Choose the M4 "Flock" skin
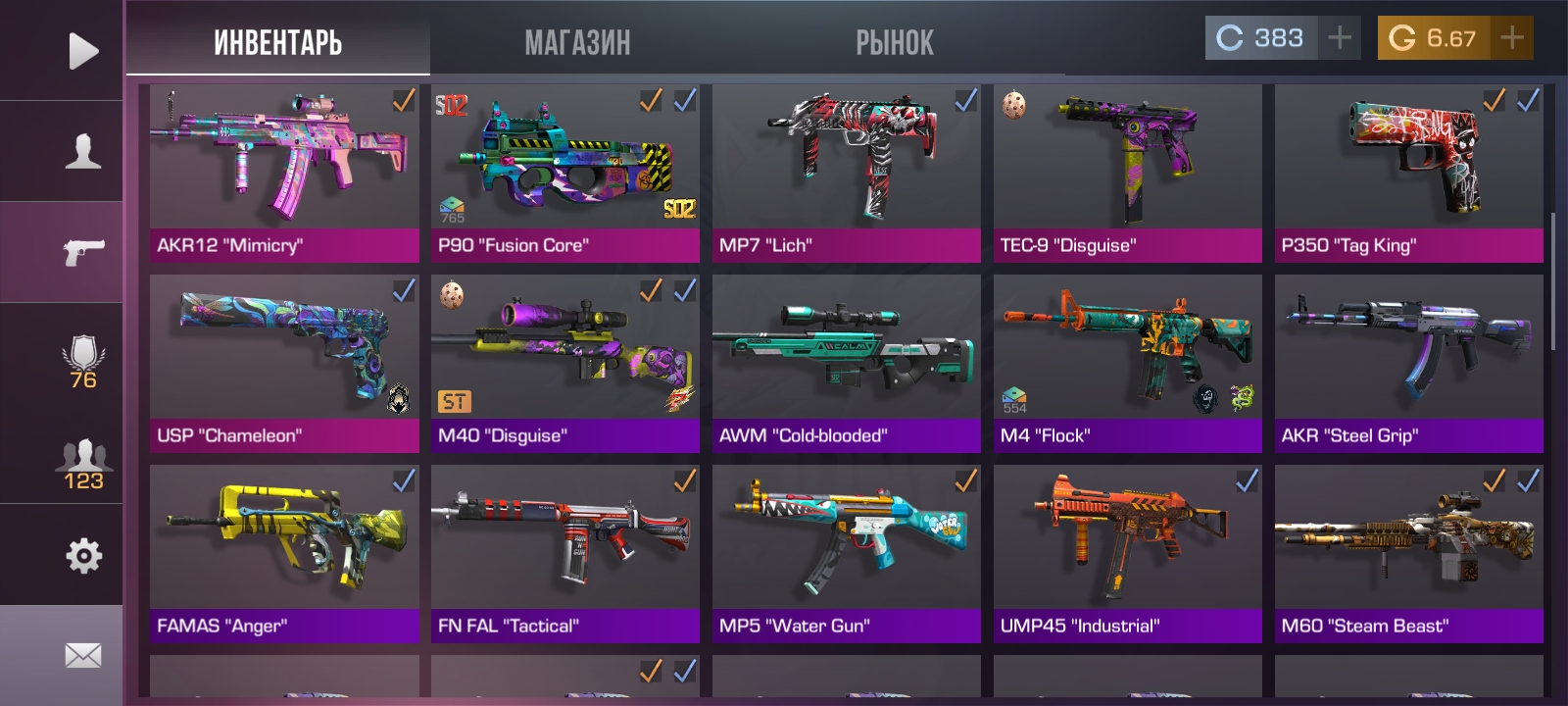This screenshot has width=1568, height=706. coord(1127,363)
